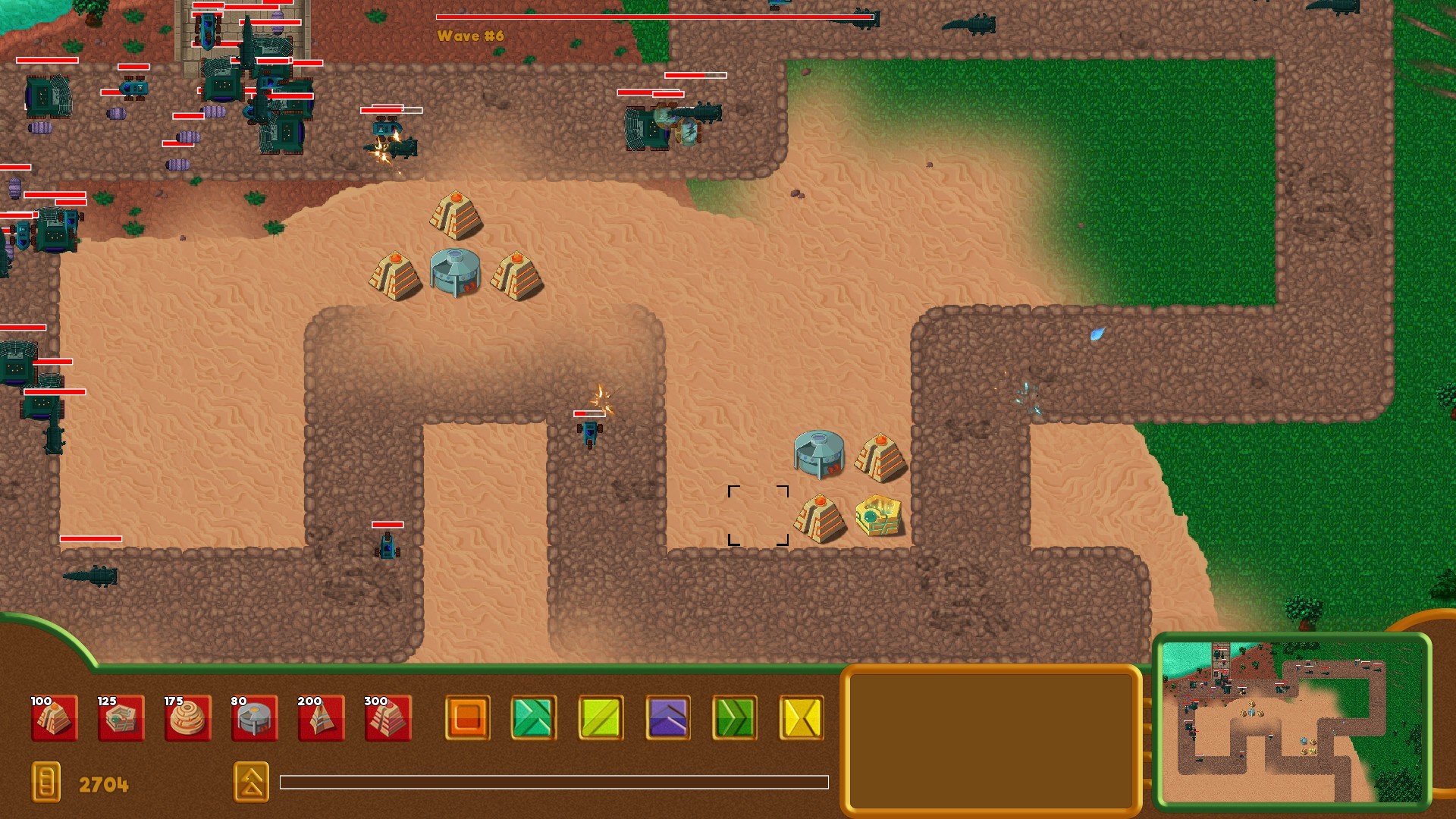Toggle the yellow hourglass time control
Screen dimensions: 1456x819
click(802, 719)
